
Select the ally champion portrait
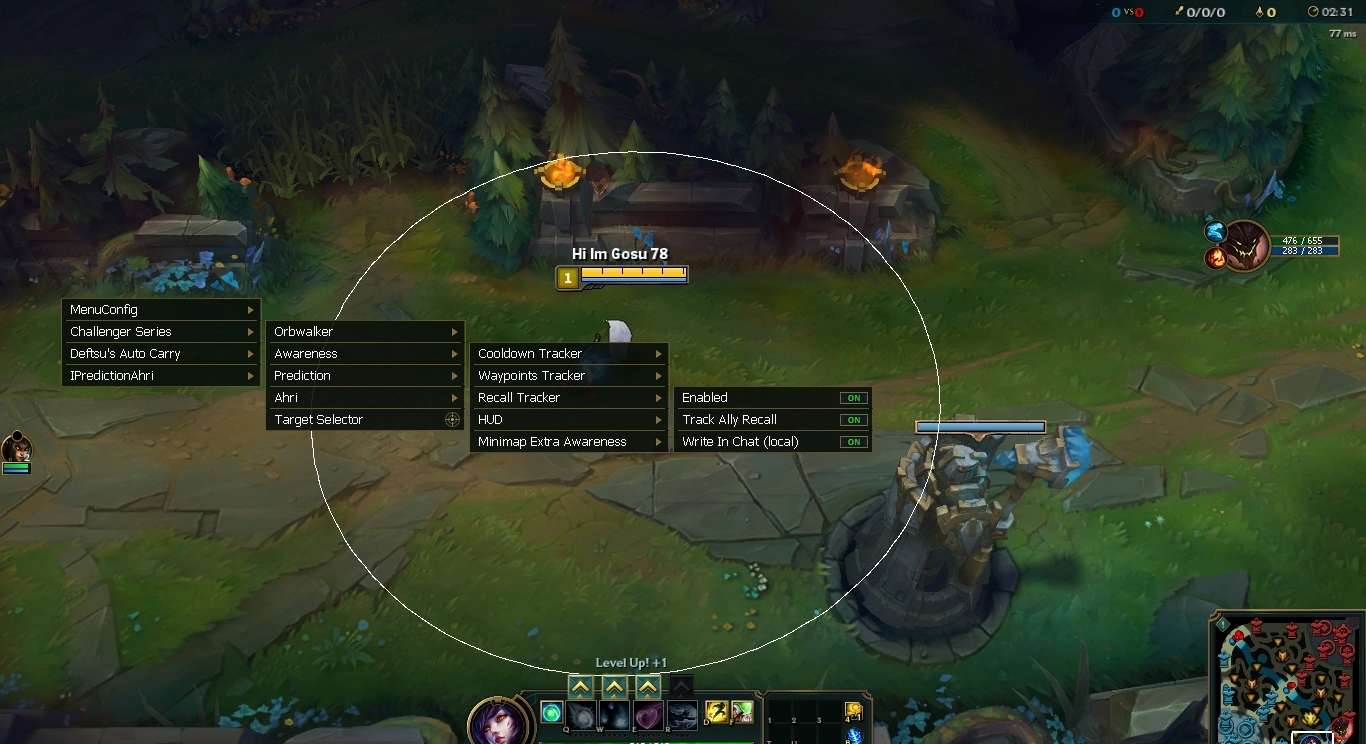tap(16, 449)
